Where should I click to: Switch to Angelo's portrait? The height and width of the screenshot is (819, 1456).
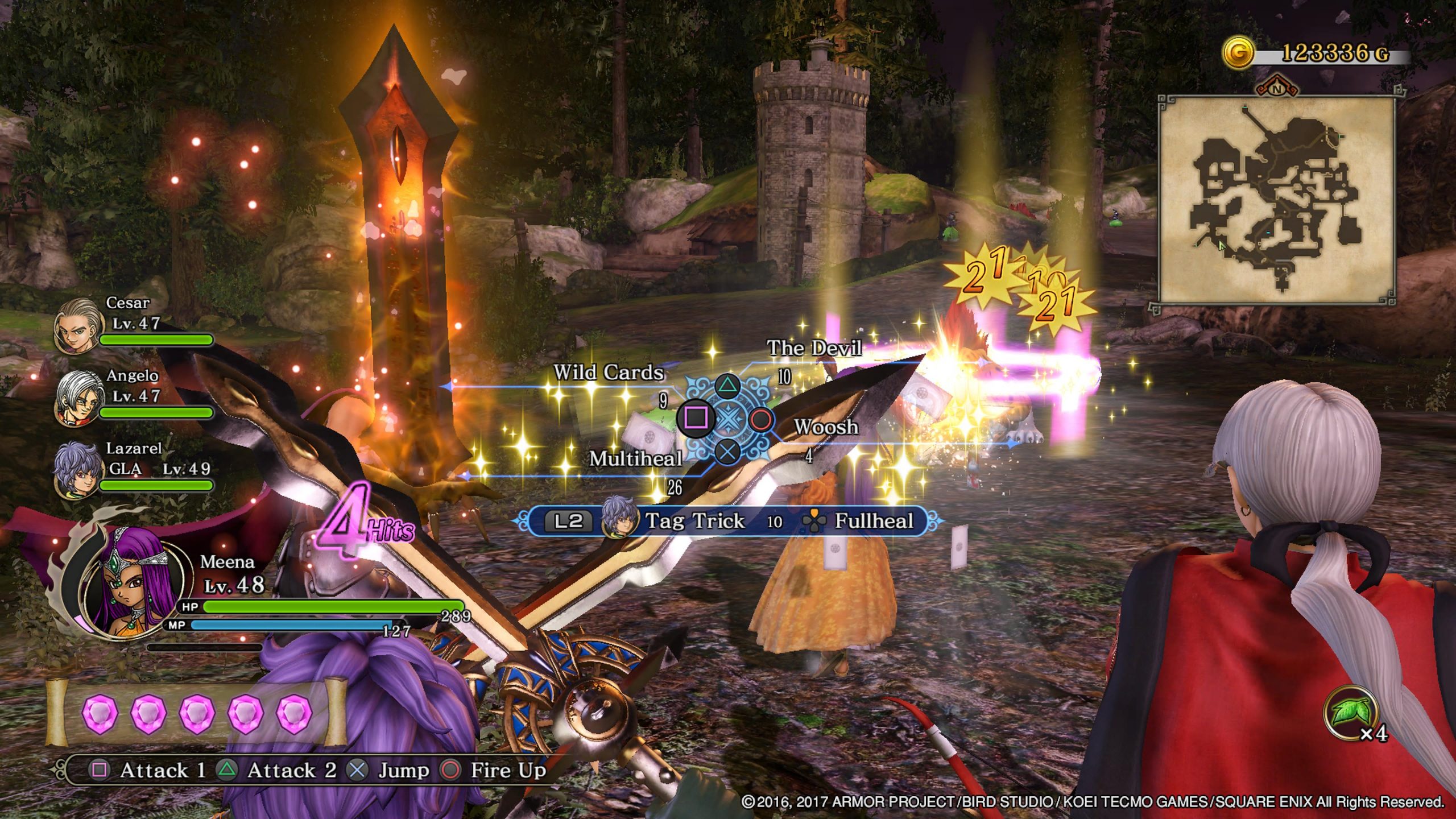click(80, 397)
